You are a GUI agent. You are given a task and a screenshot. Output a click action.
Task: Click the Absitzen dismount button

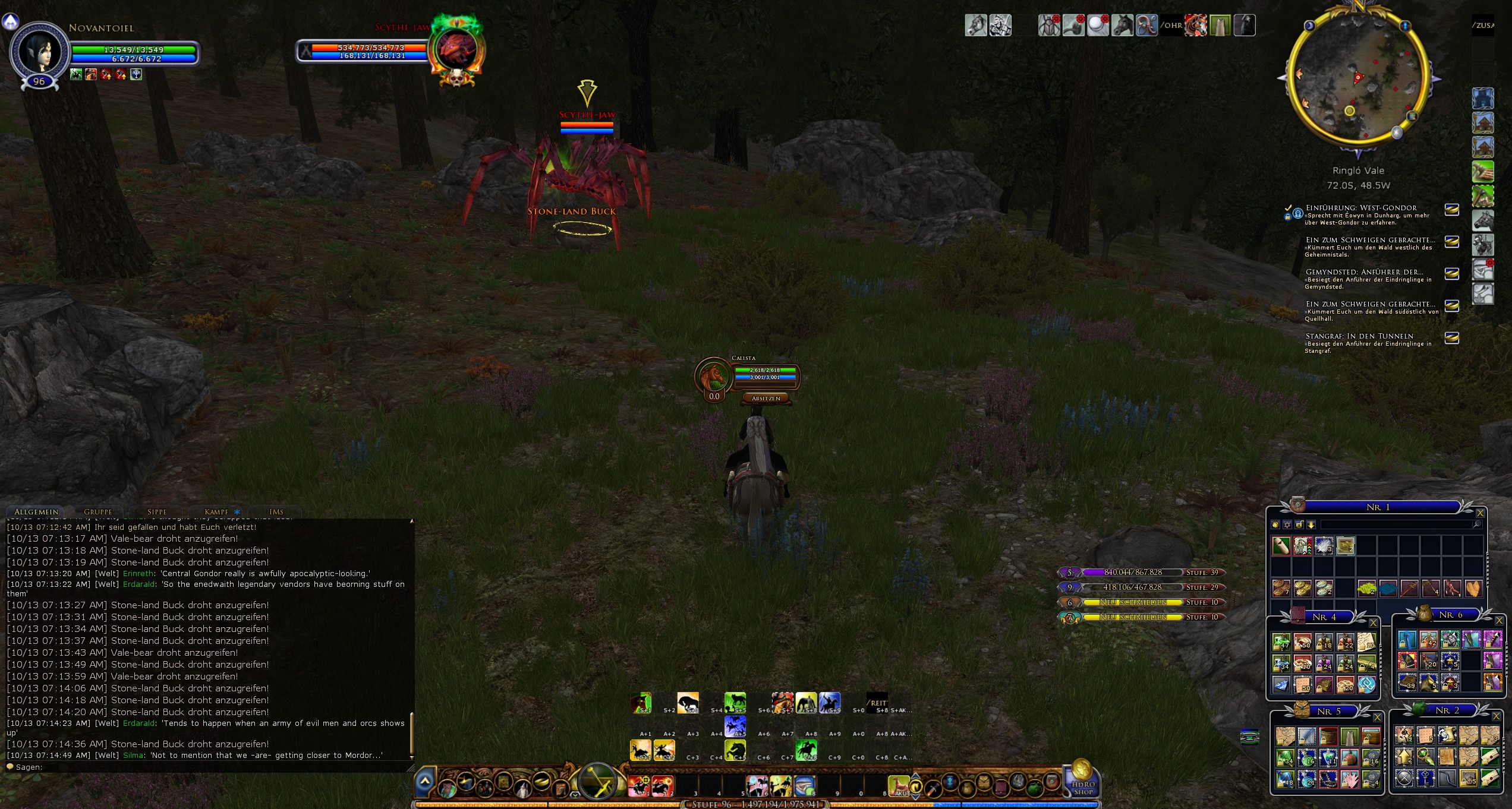766,399
